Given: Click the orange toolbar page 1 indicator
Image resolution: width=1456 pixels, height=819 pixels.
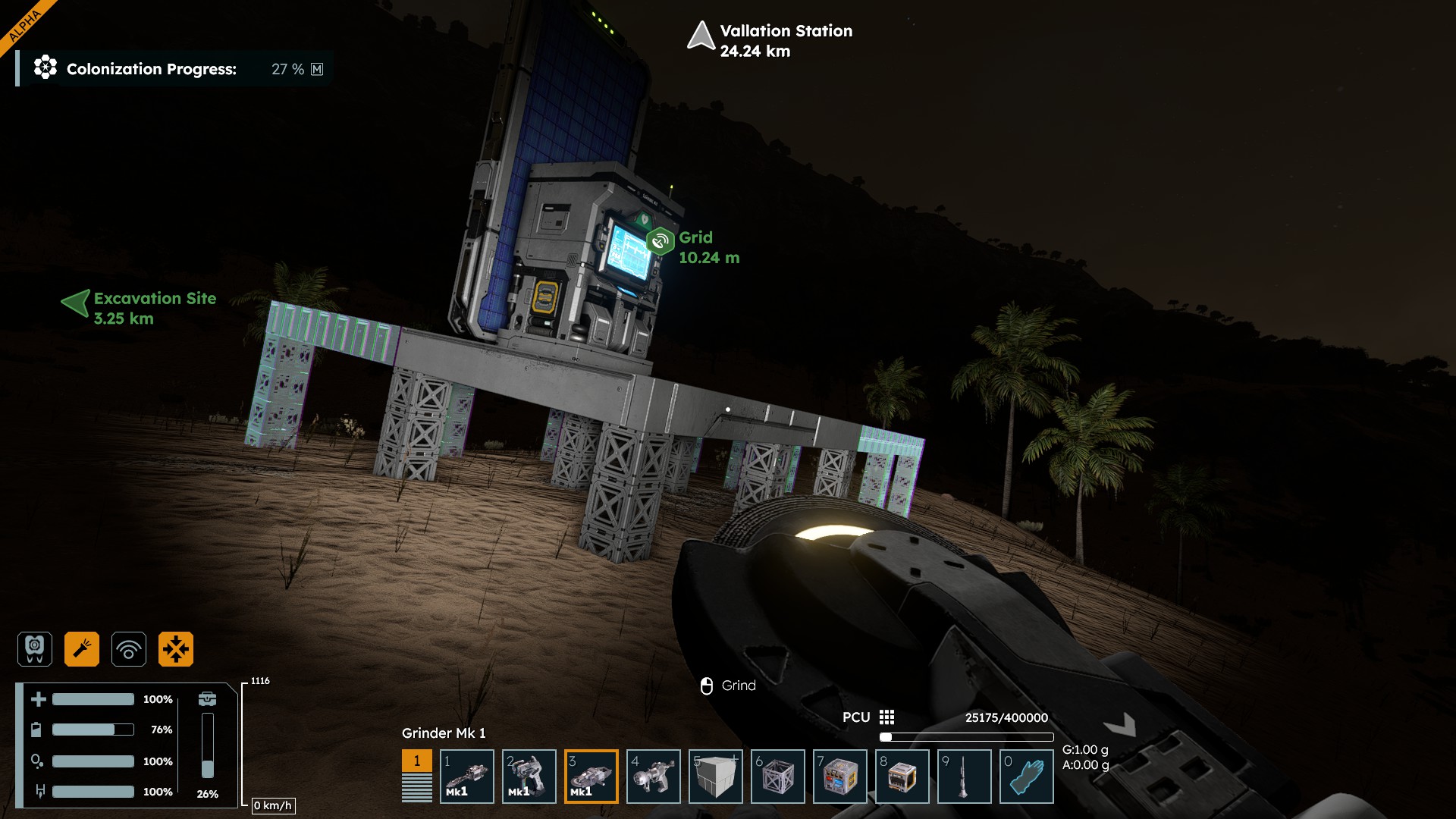Looking at the screenshot, I should [416, 761].
